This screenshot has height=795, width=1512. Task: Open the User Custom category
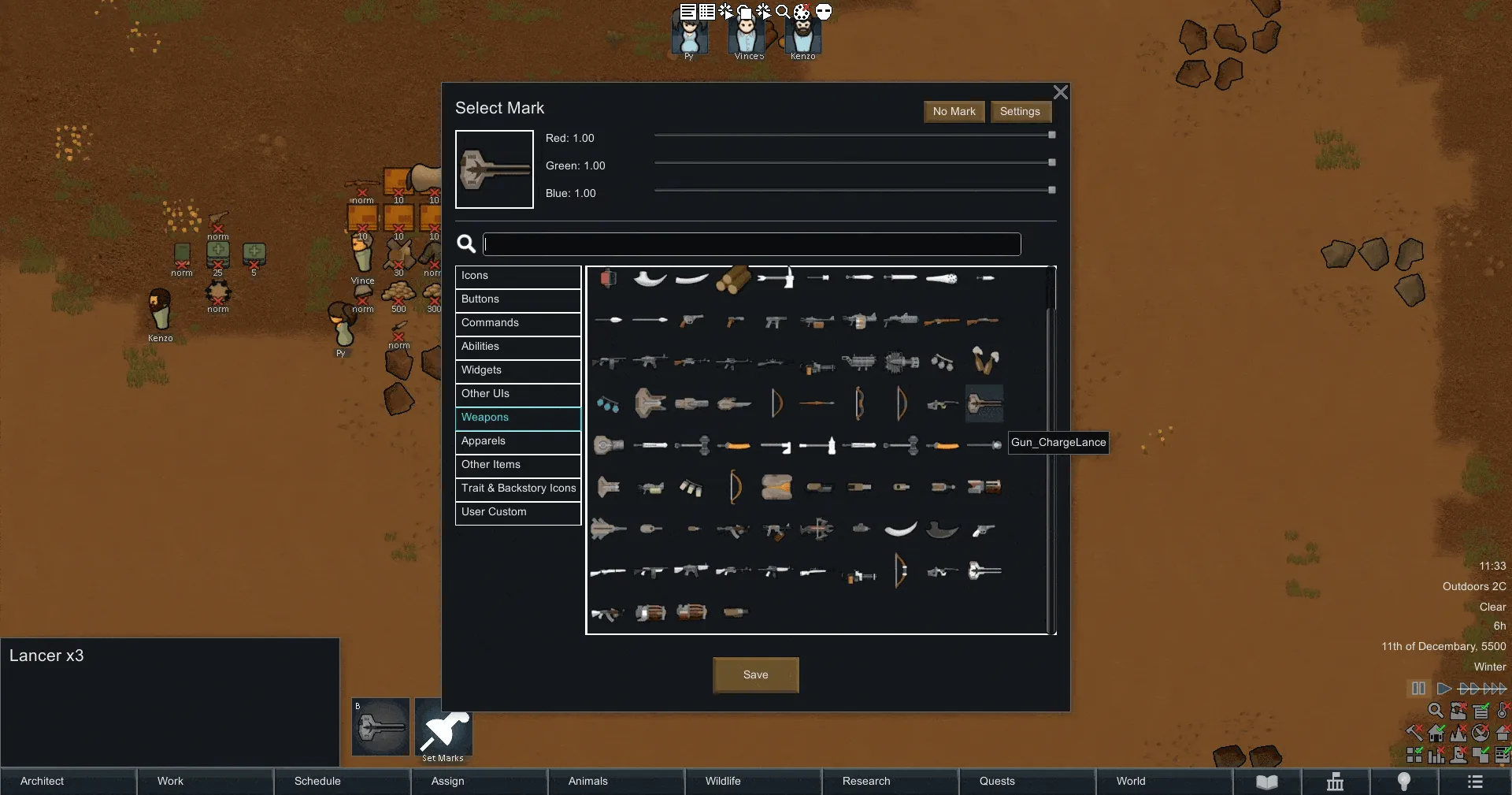[517, 513]
